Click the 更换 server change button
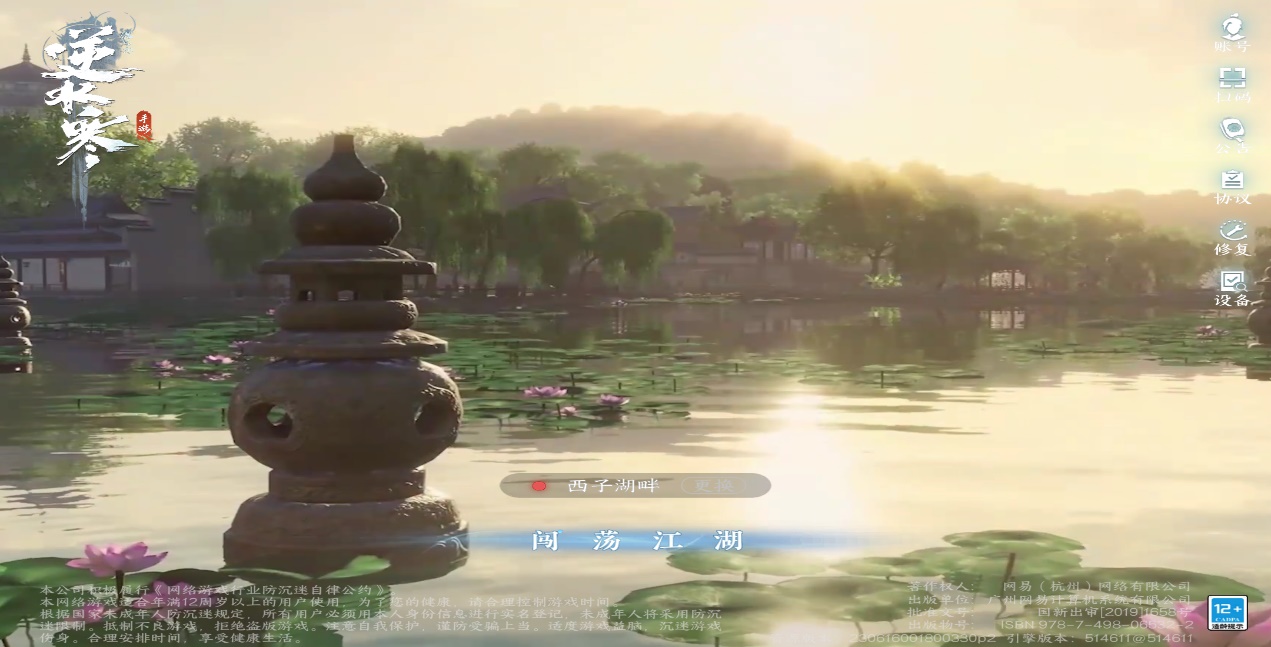Image resolution: width=1271 pixels, height=647 pixels. point(714,486)
